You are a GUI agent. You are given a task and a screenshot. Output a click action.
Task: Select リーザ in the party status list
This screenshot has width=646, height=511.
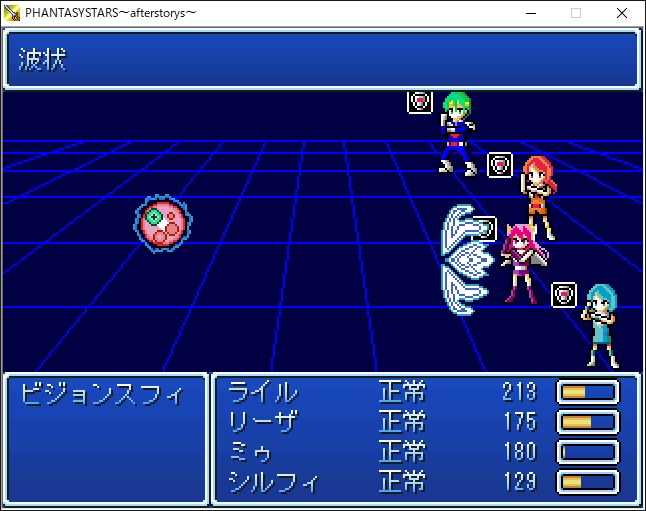click(x=263, y=421)
